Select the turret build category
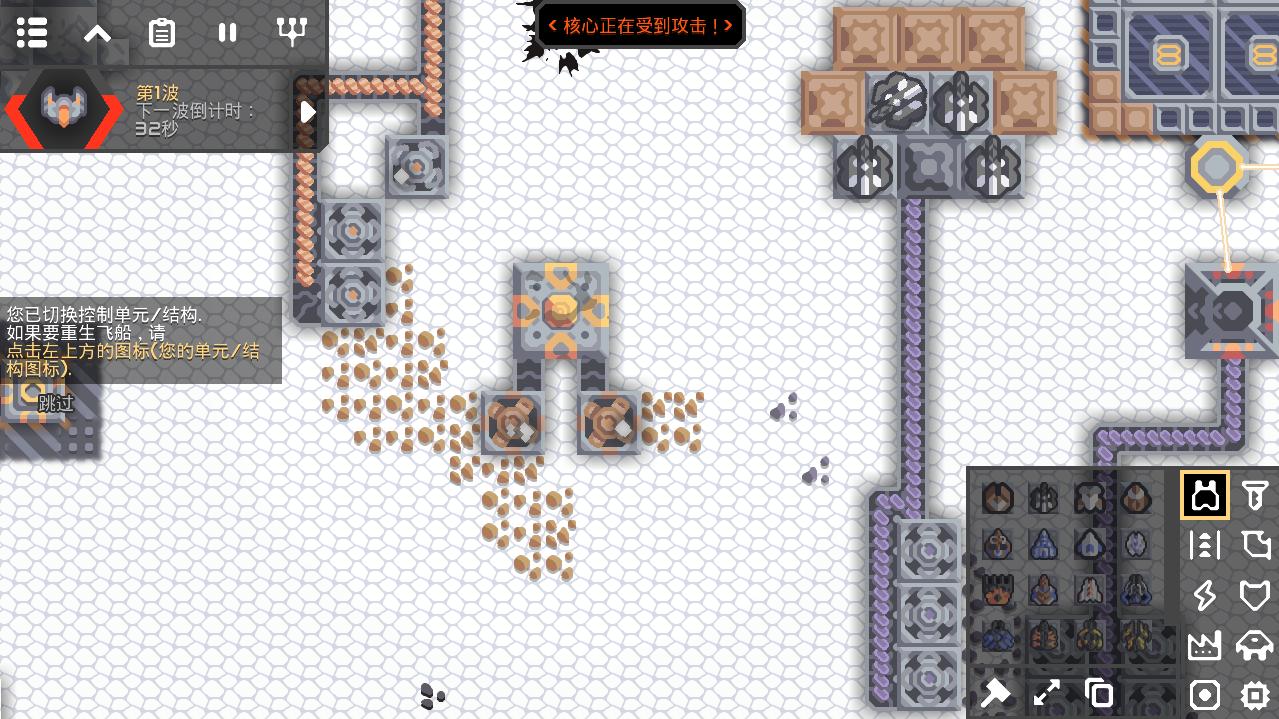The image size is (1279, 719). (x=1205, y=495)
